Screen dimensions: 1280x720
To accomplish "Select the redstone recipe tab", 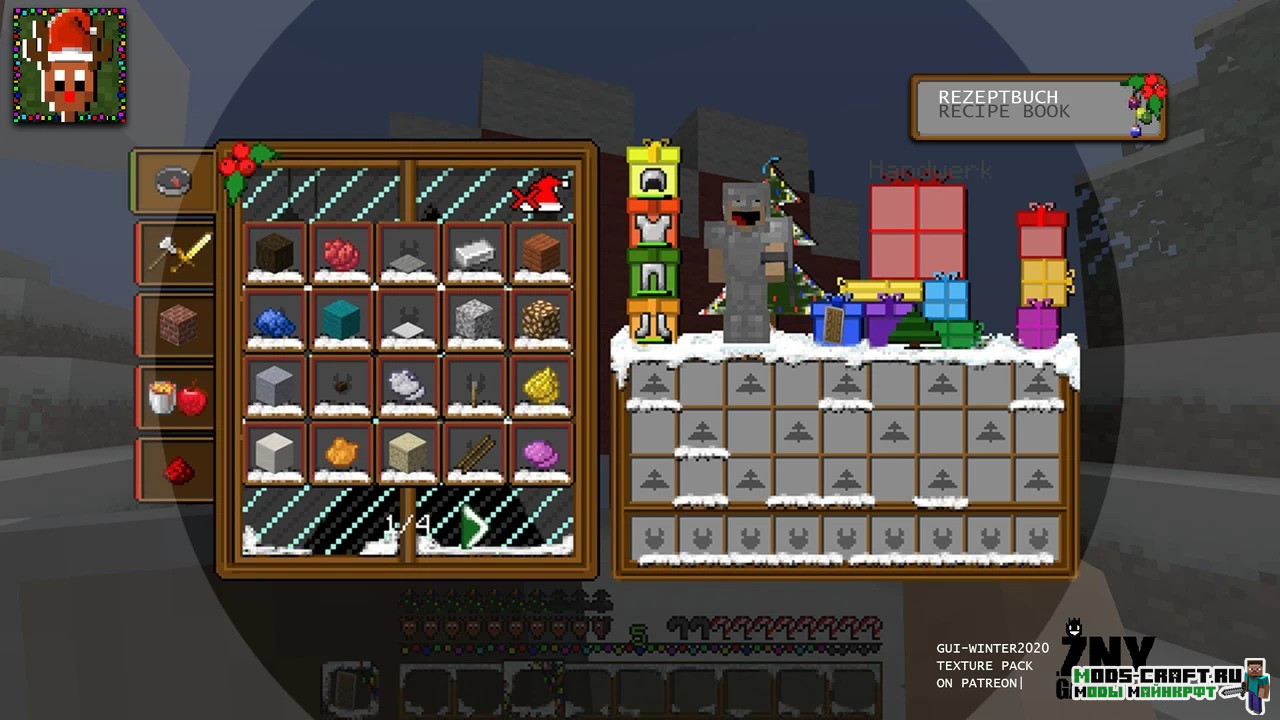I will click(178, 470).
